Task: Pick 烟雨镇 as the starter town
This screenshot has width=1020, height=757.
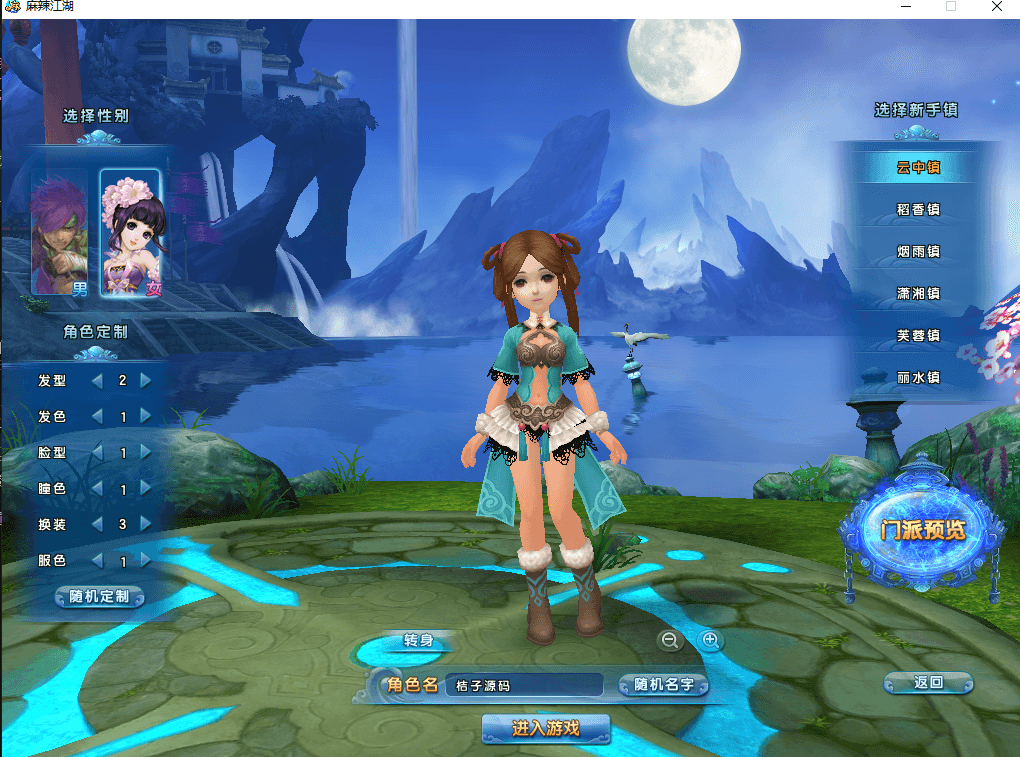Action: (918, 252)
